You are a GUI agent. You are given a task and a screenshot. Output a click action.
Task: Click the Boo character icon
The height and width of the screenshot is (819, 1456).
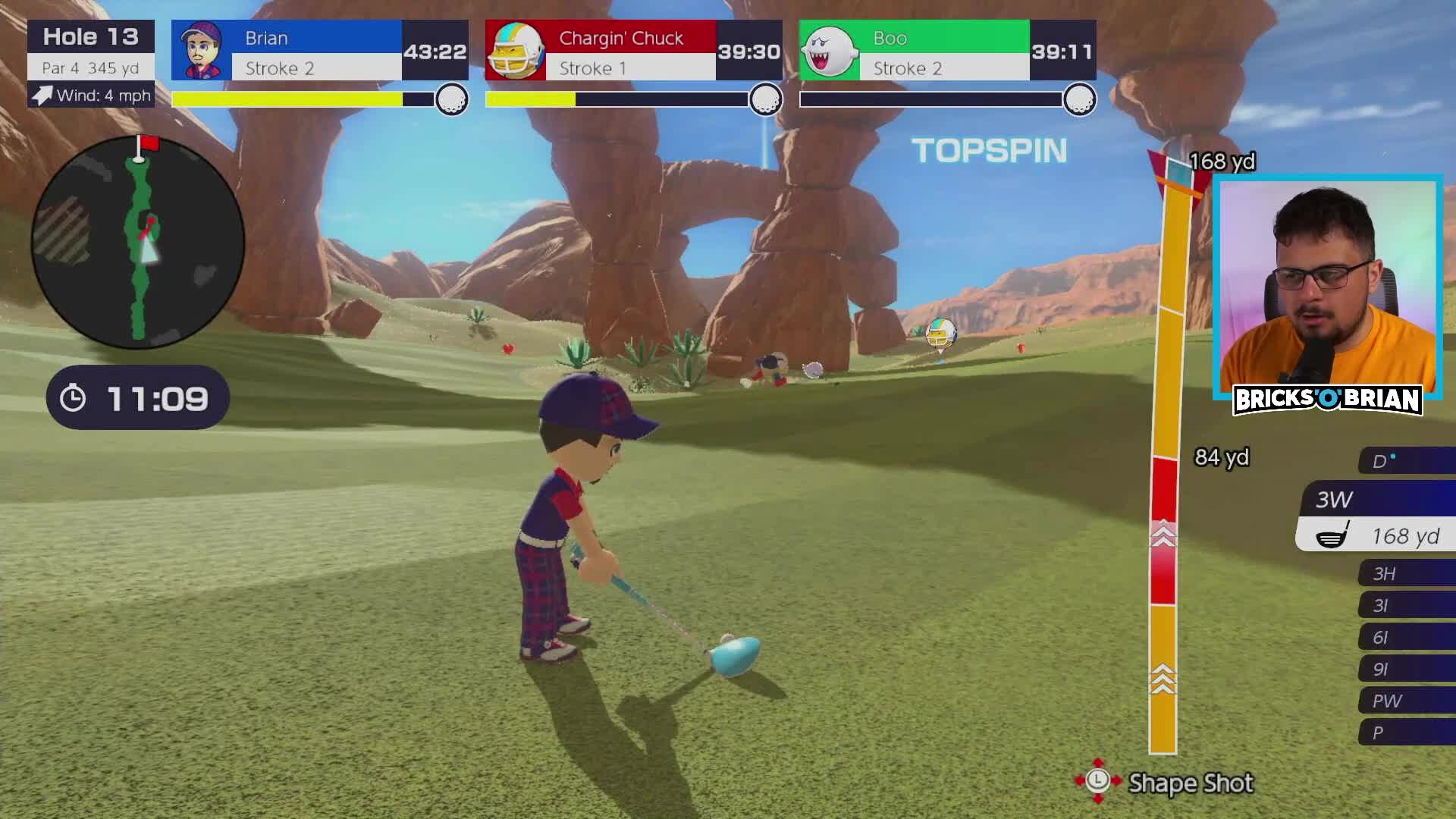pos(829,50)
